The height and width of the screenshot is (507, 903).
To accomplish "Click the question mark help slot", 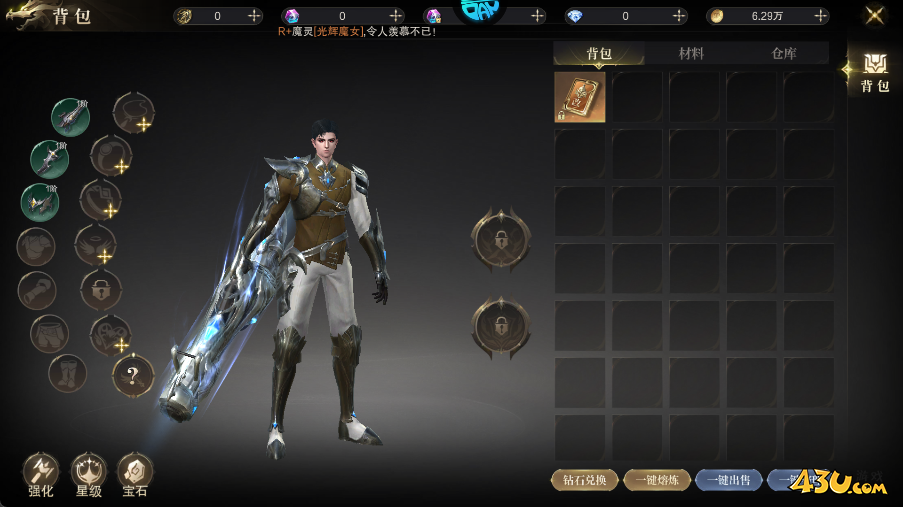I will [133, 376].
